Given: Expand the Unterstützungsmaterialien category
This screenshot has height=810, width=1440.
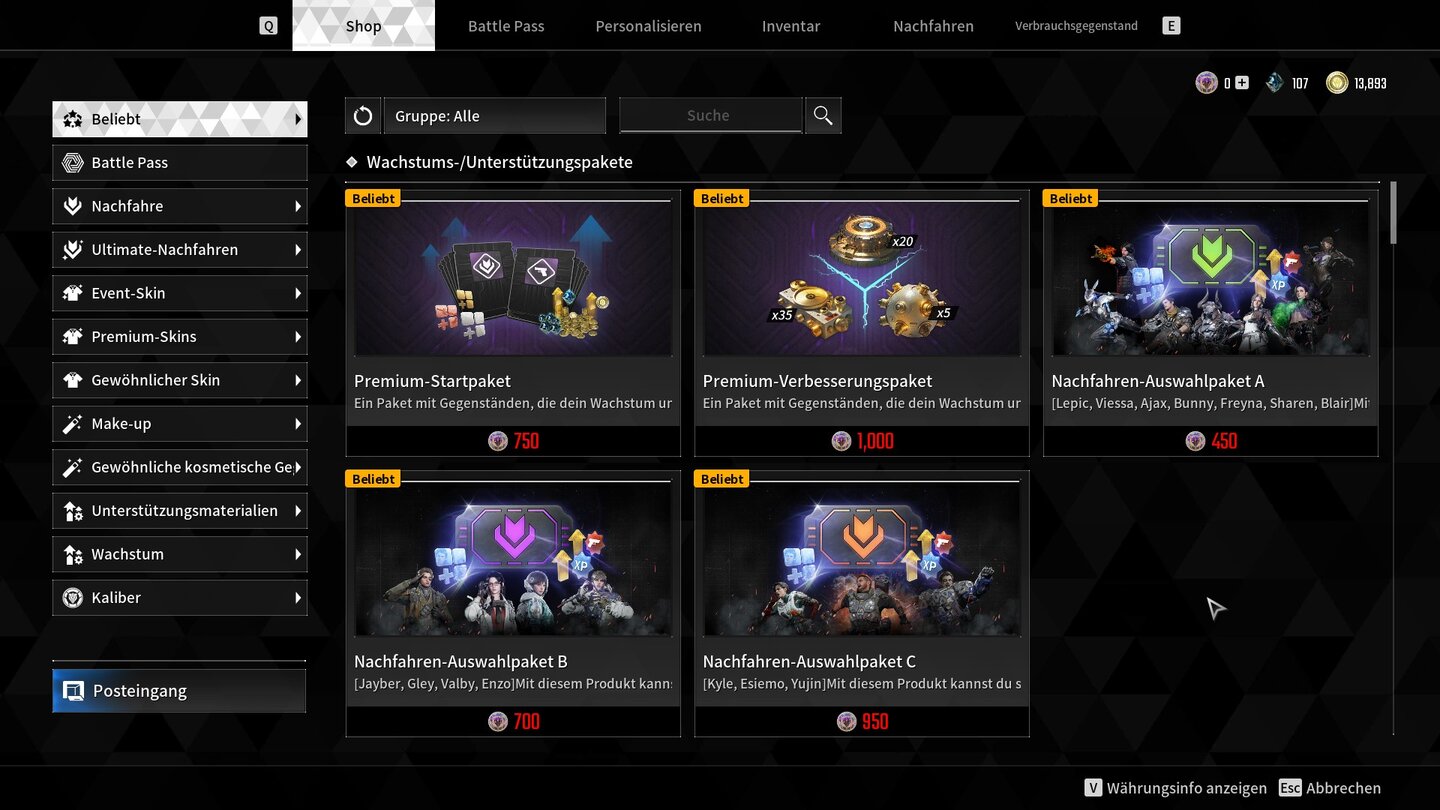Looking at the screenshot, I should tap(180, 510).
